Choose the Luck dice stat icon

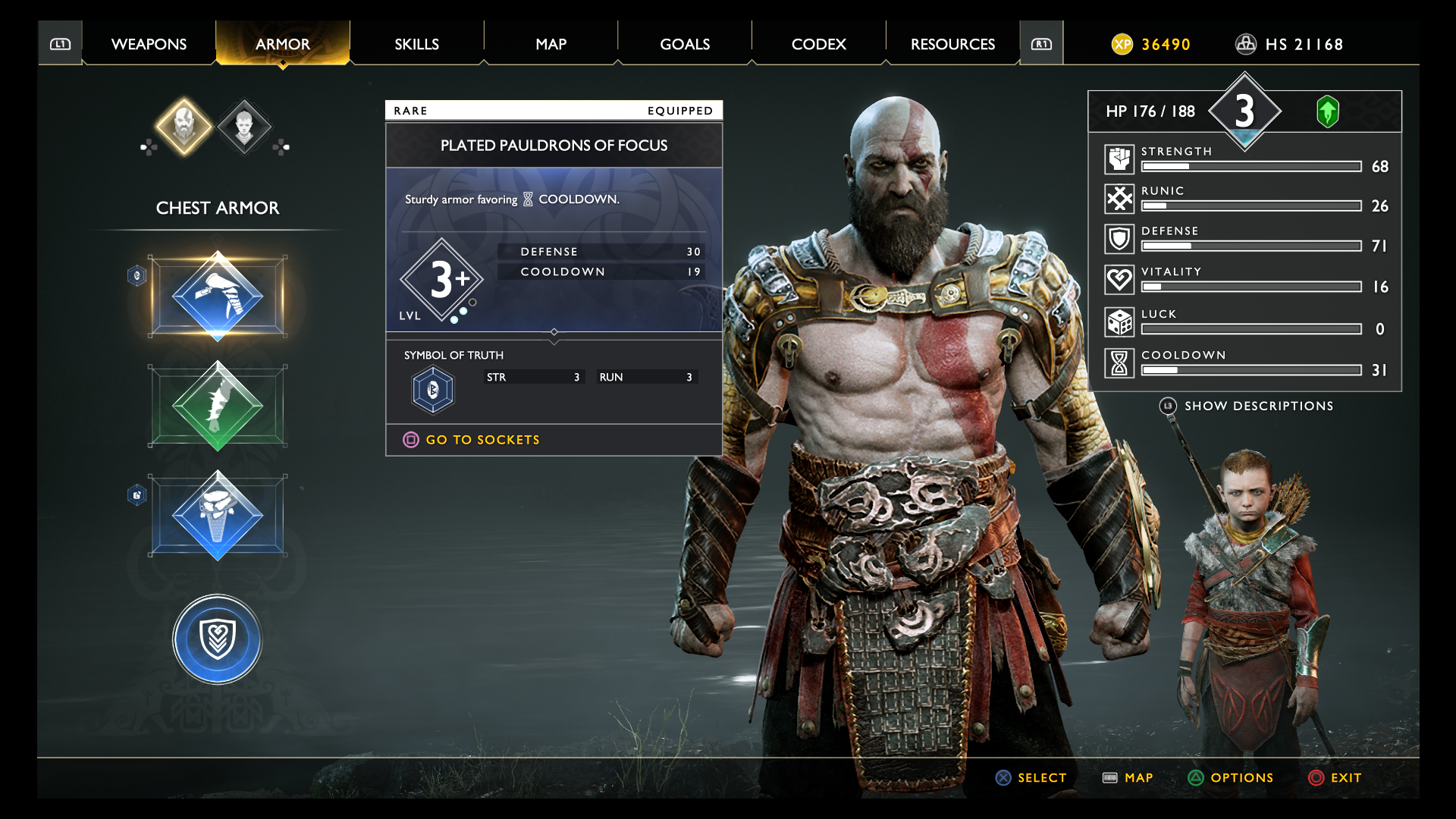pyautogui.click(x=1119, y=322)
